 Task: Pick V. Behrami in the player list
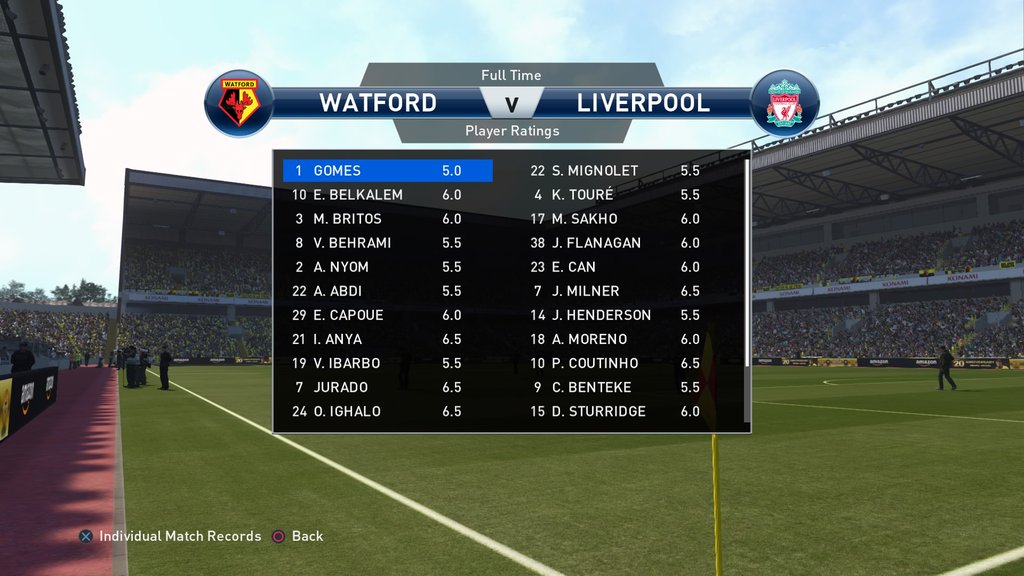click(x=387, y=243)
